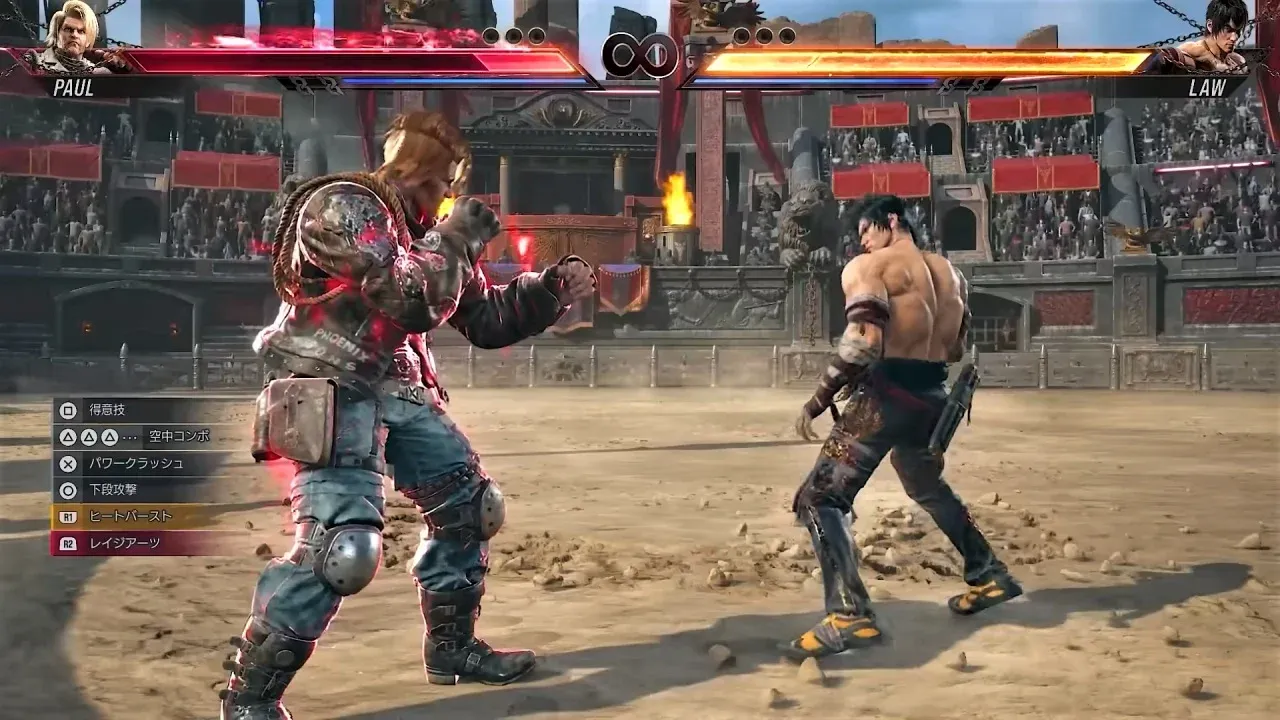The height and width of the screenshot is (720, 1280).
Task: Click the R1 badge on ヒートバースト row
Action: (x=67, y=518)
